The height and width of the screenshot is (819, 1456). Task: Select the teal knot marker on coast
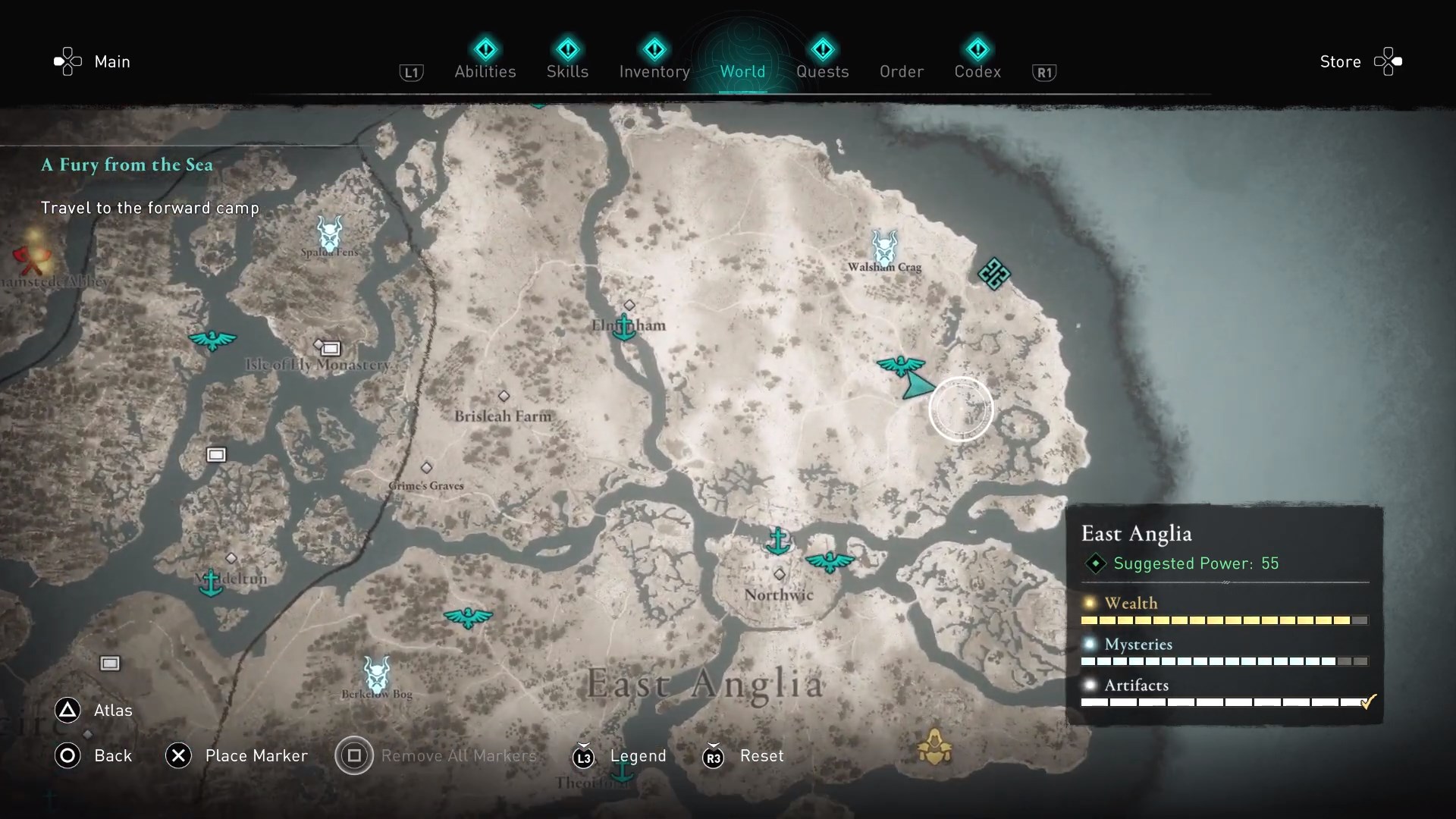993,274
